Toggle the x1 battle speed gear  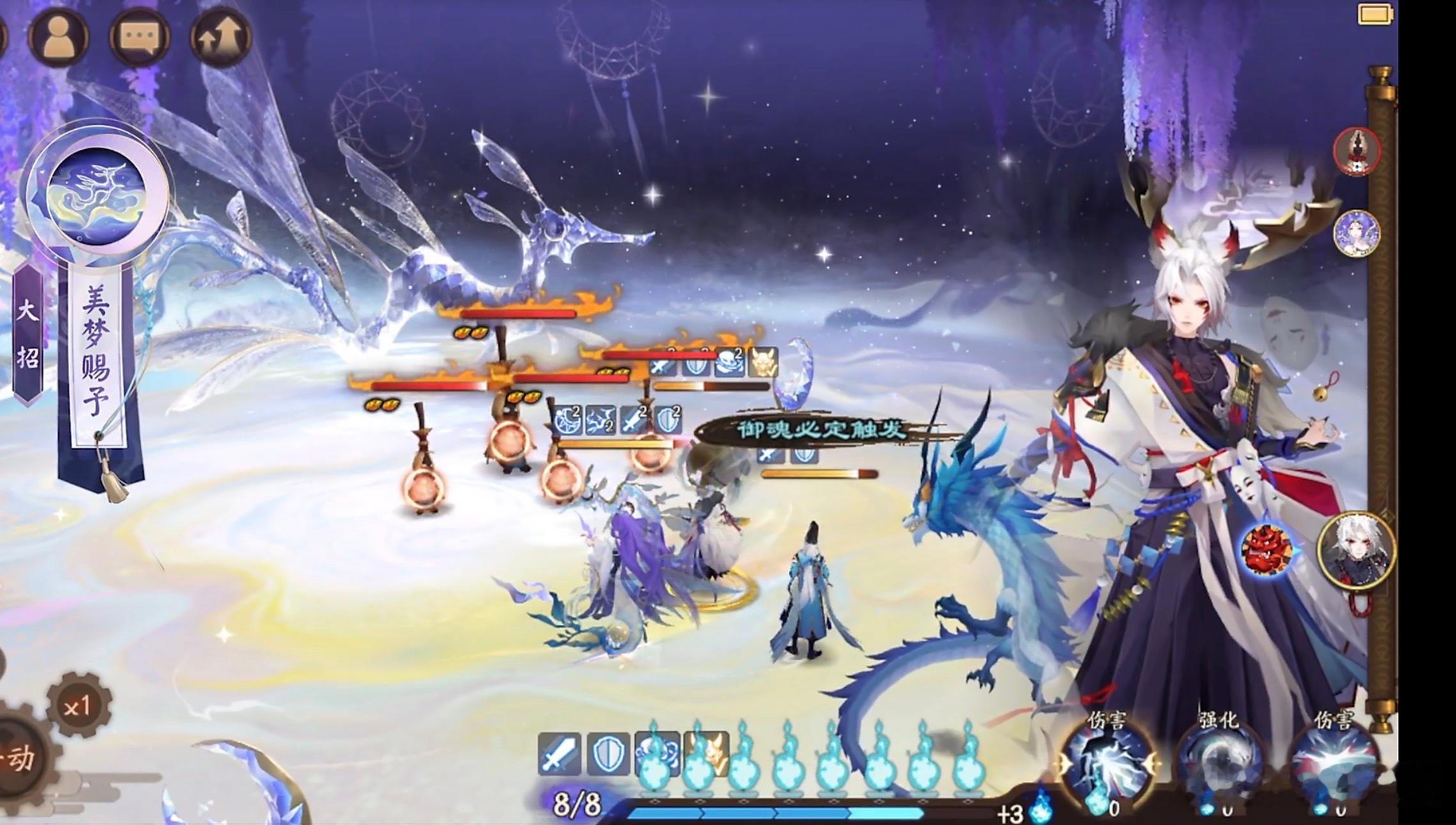[x=78, y=706]
